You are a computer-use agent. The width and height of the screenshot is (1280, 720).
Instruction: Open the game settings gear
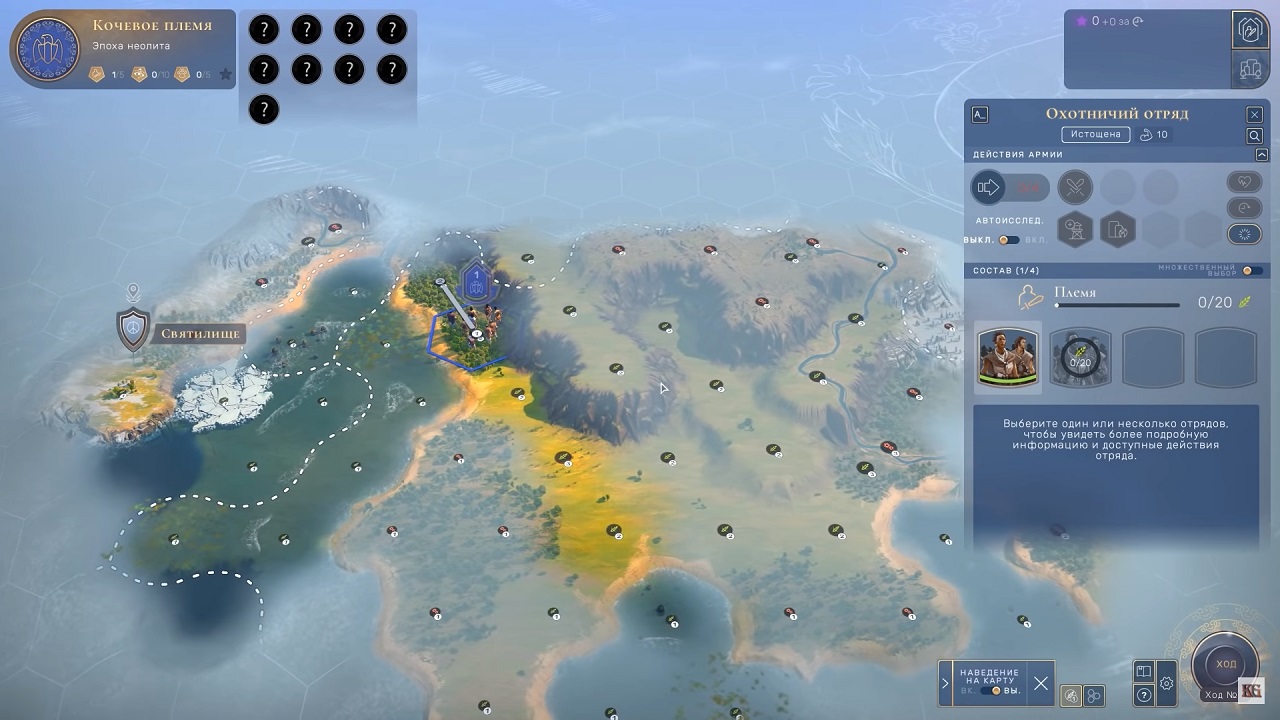(x=1166, y=684)
